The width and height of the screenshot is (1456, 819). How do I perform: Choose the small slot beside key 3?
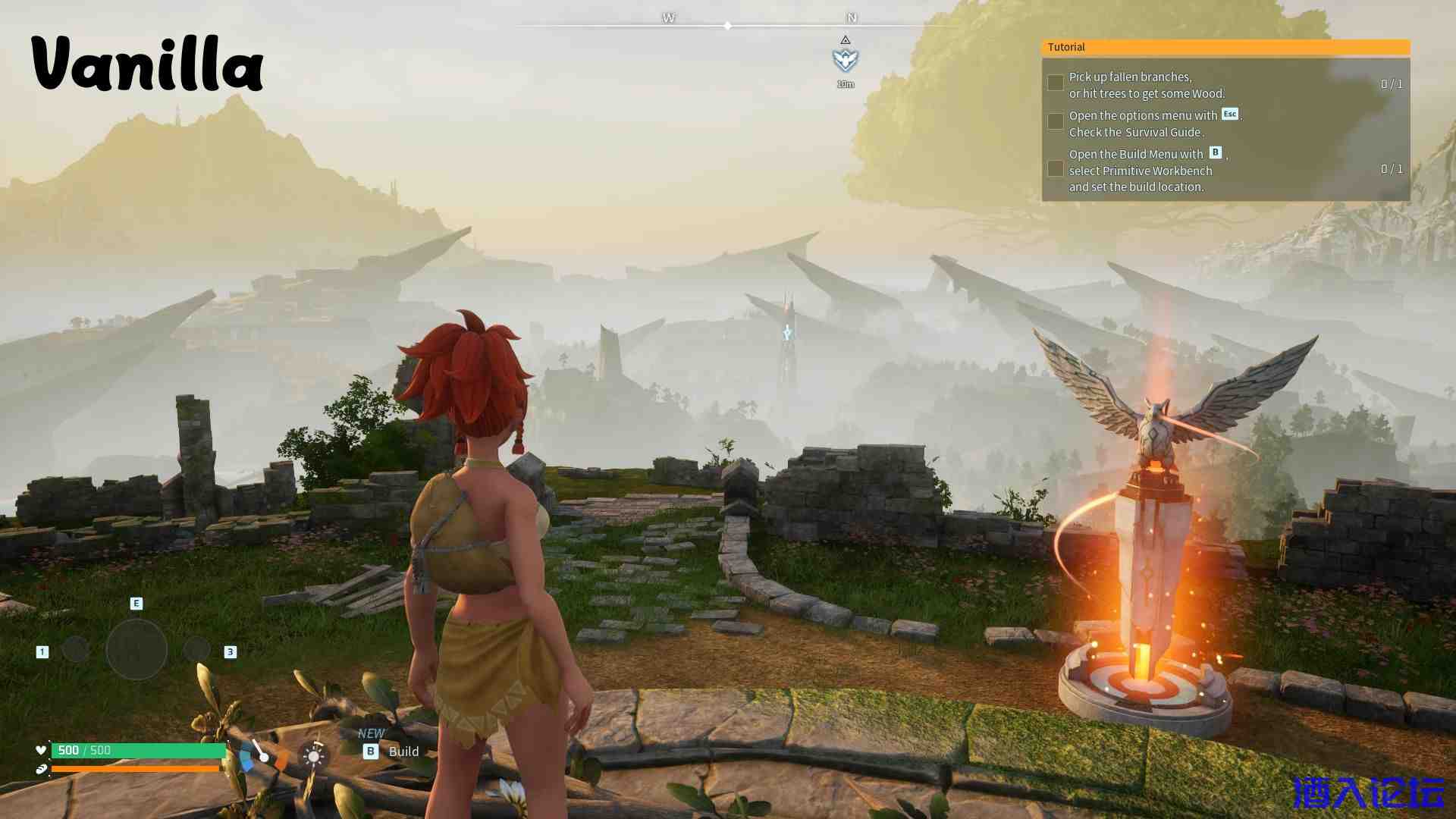[x=196, y=649]
